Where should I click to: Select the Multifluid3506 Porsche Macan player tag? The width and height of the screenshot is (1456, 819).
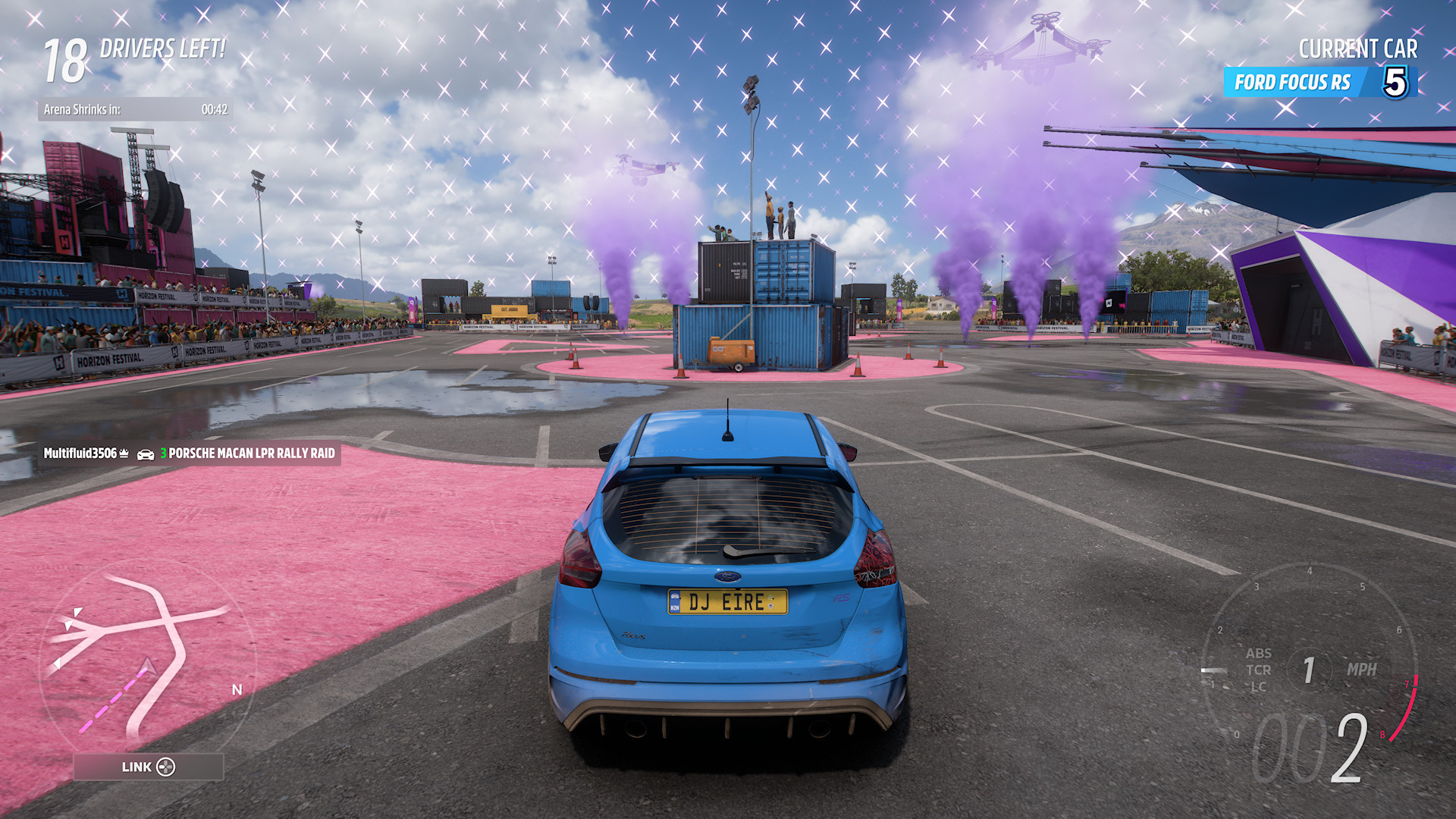coord(189,453)
